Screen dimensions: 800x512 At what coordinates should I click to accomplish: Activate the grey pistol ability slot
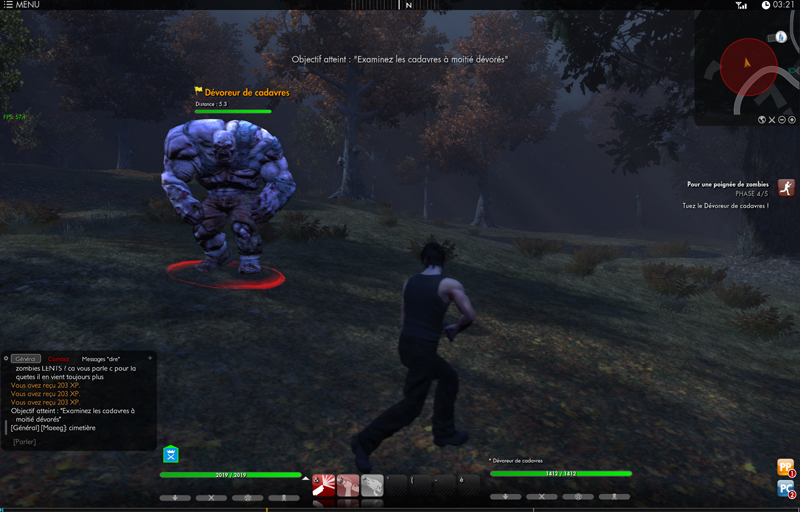372,485
